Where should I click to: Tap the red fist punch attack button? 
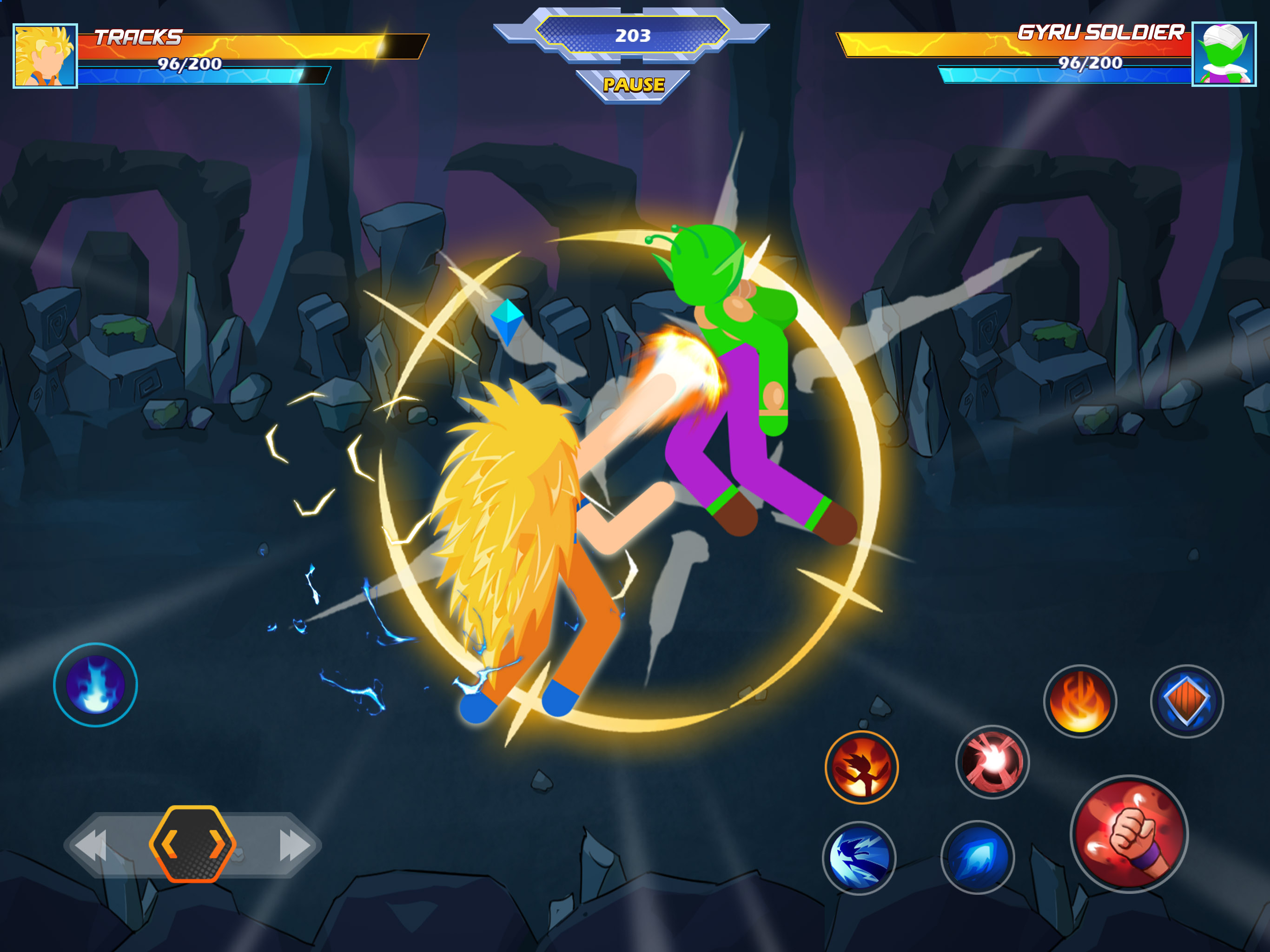pyautogui.click(x=1129, y=834)
